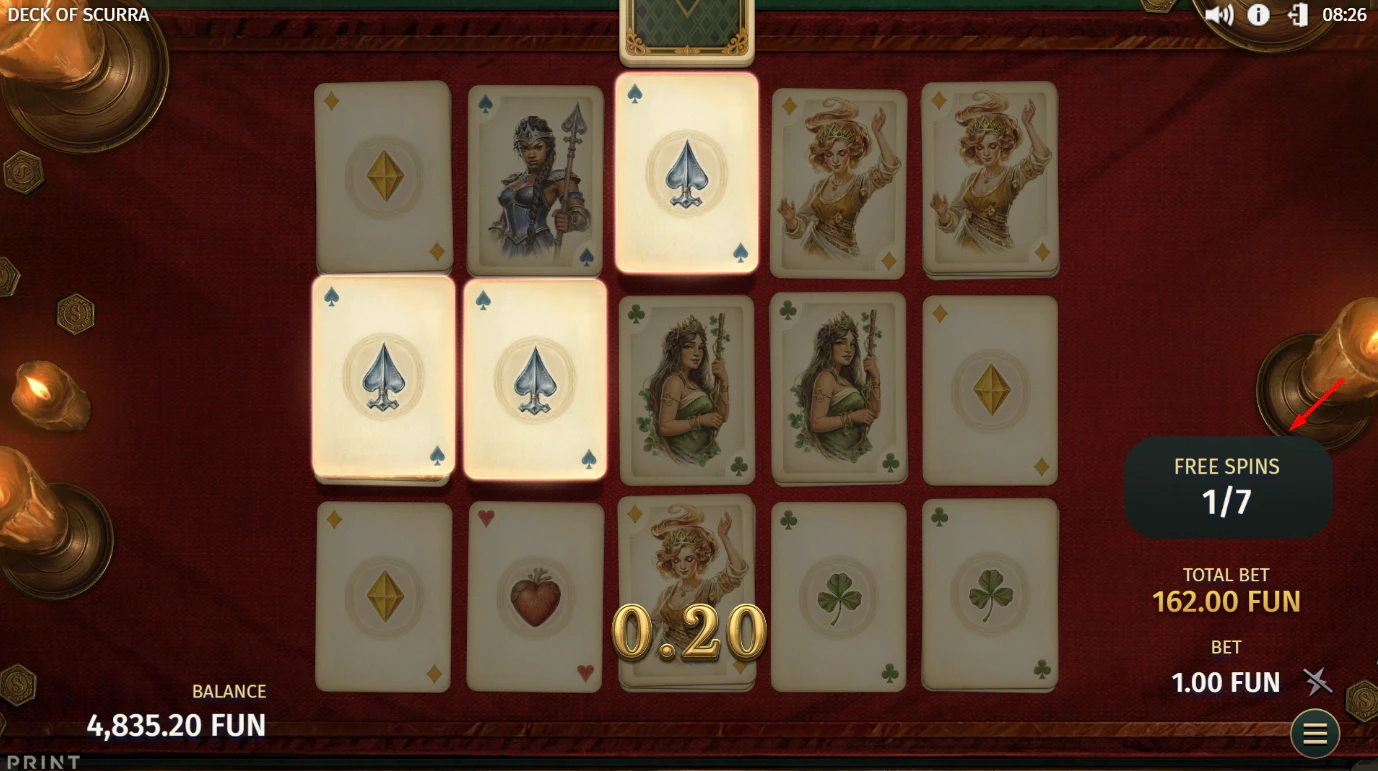
Task: Expand the info overlay via the i button
Action: click(x=1258, y=15)
